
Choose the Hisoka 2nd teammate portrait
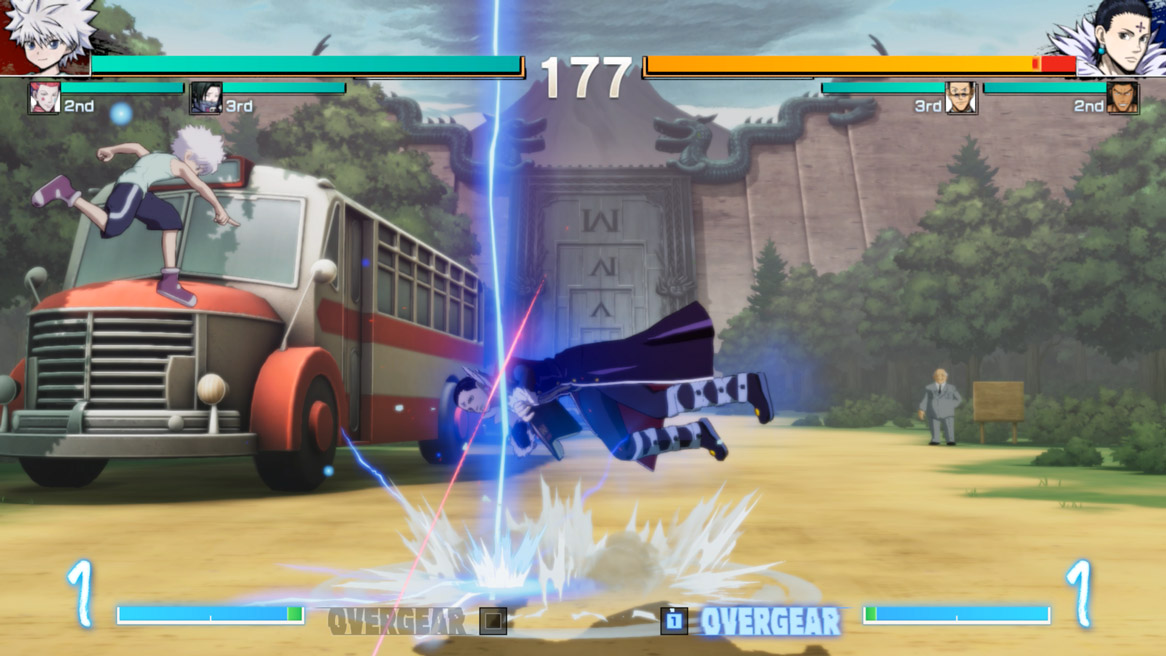coord(44,98)
